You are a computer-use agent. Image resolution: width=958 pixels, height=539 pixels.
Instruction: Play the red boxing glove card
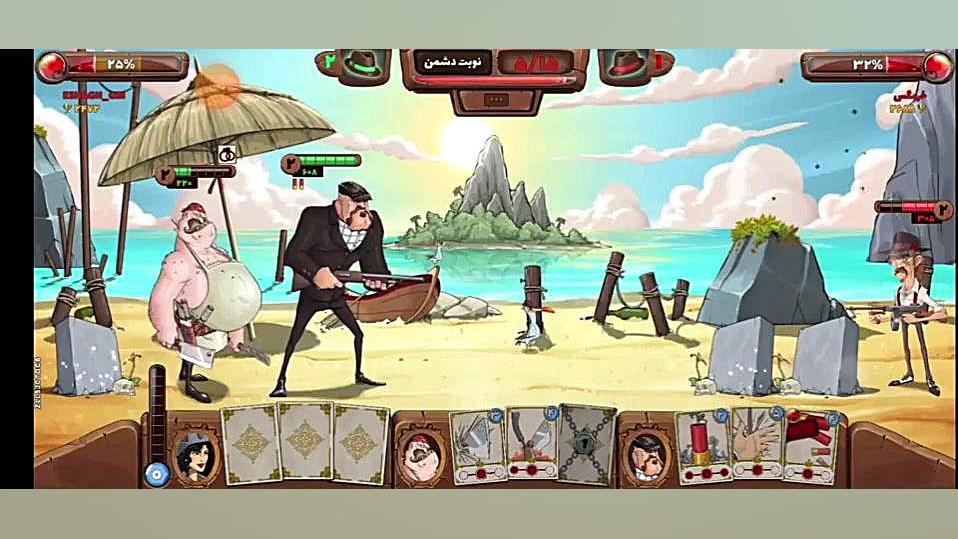click(811, 446)
